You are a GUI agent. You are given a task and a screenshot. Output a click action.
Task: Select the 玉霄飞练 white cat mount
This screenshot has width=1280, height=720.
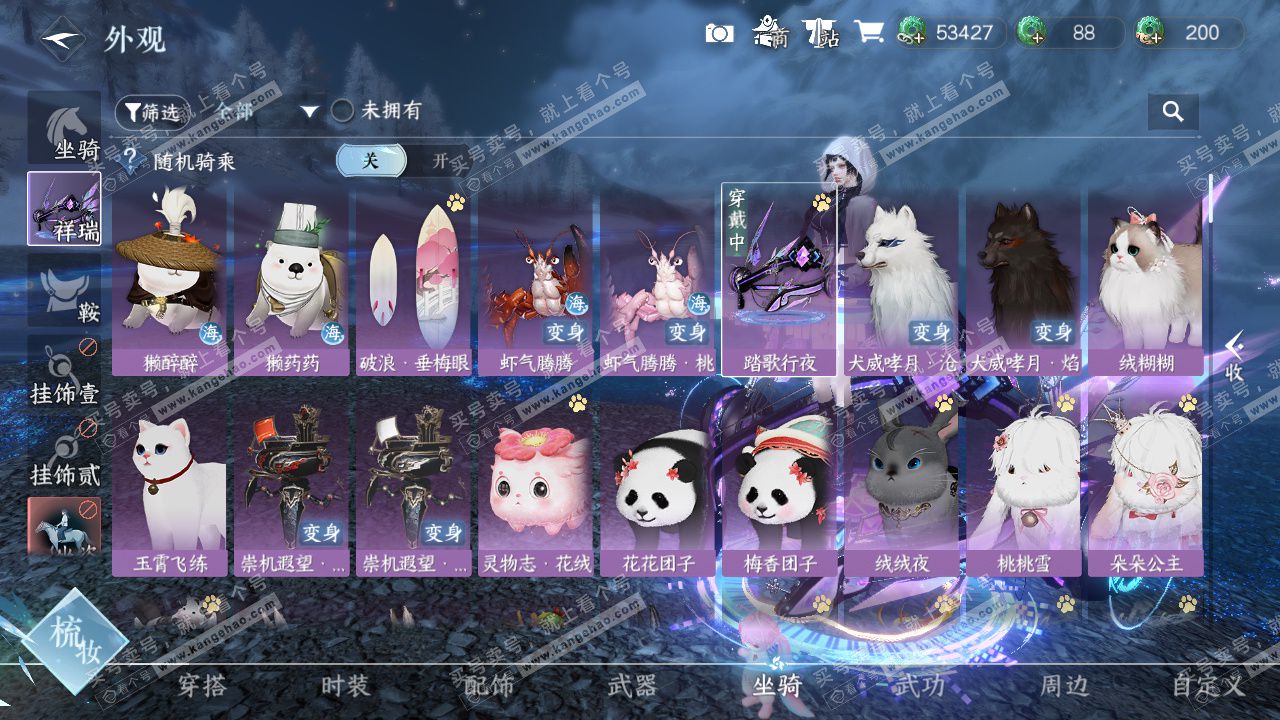[x=170, y=485]
